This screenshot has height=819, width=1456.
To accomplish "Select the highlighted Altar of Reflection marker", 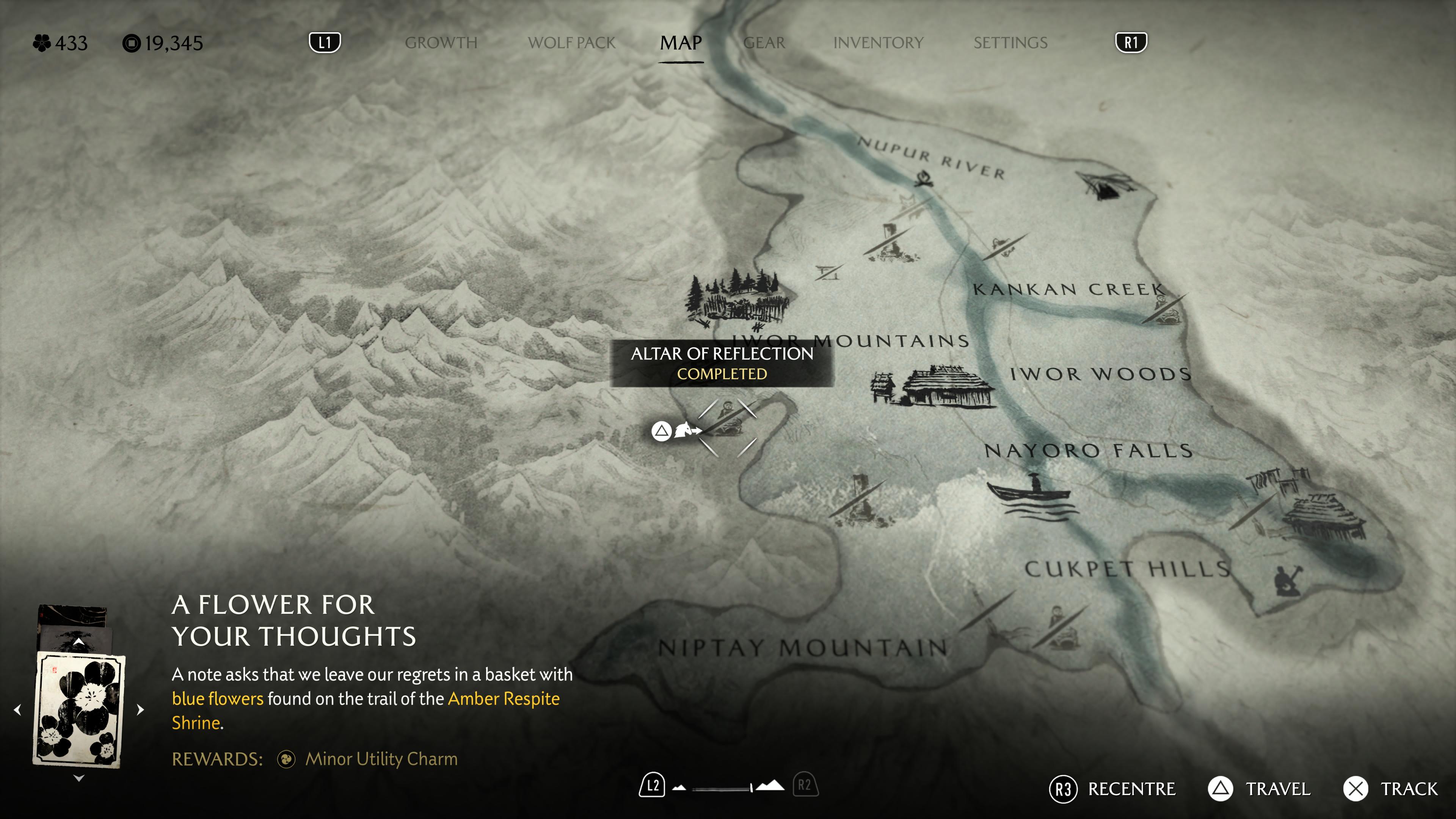I will coord(727,427).
